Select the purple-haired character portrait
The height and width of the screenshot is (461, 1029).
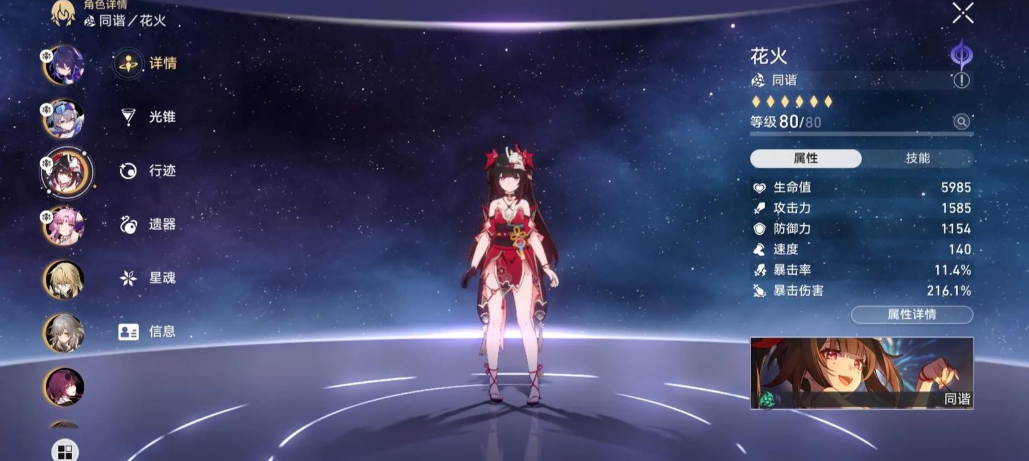64,65
